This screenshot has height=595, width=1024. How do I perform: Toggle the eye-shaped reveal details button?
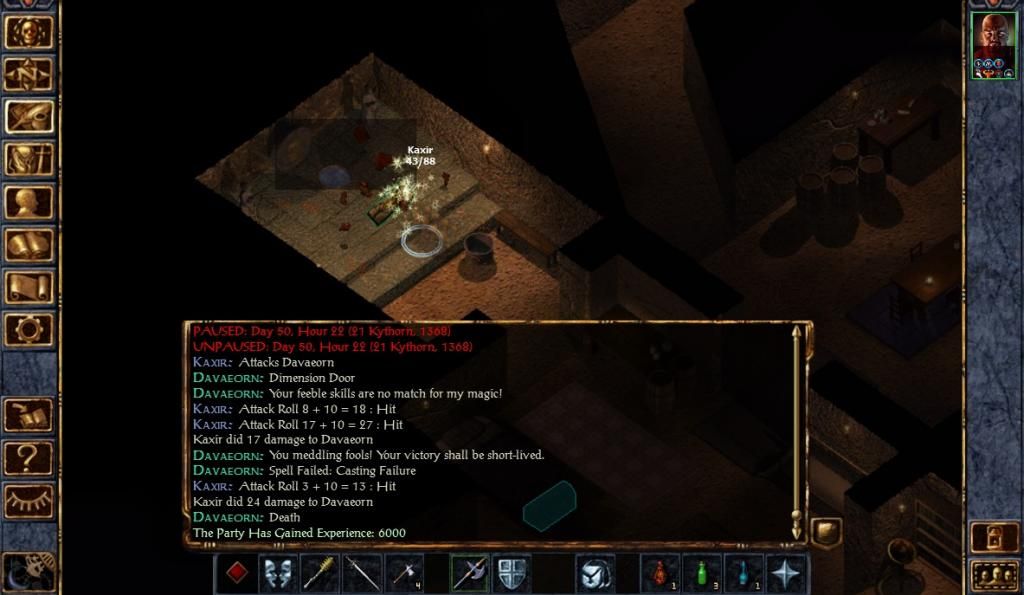(29, 501)
